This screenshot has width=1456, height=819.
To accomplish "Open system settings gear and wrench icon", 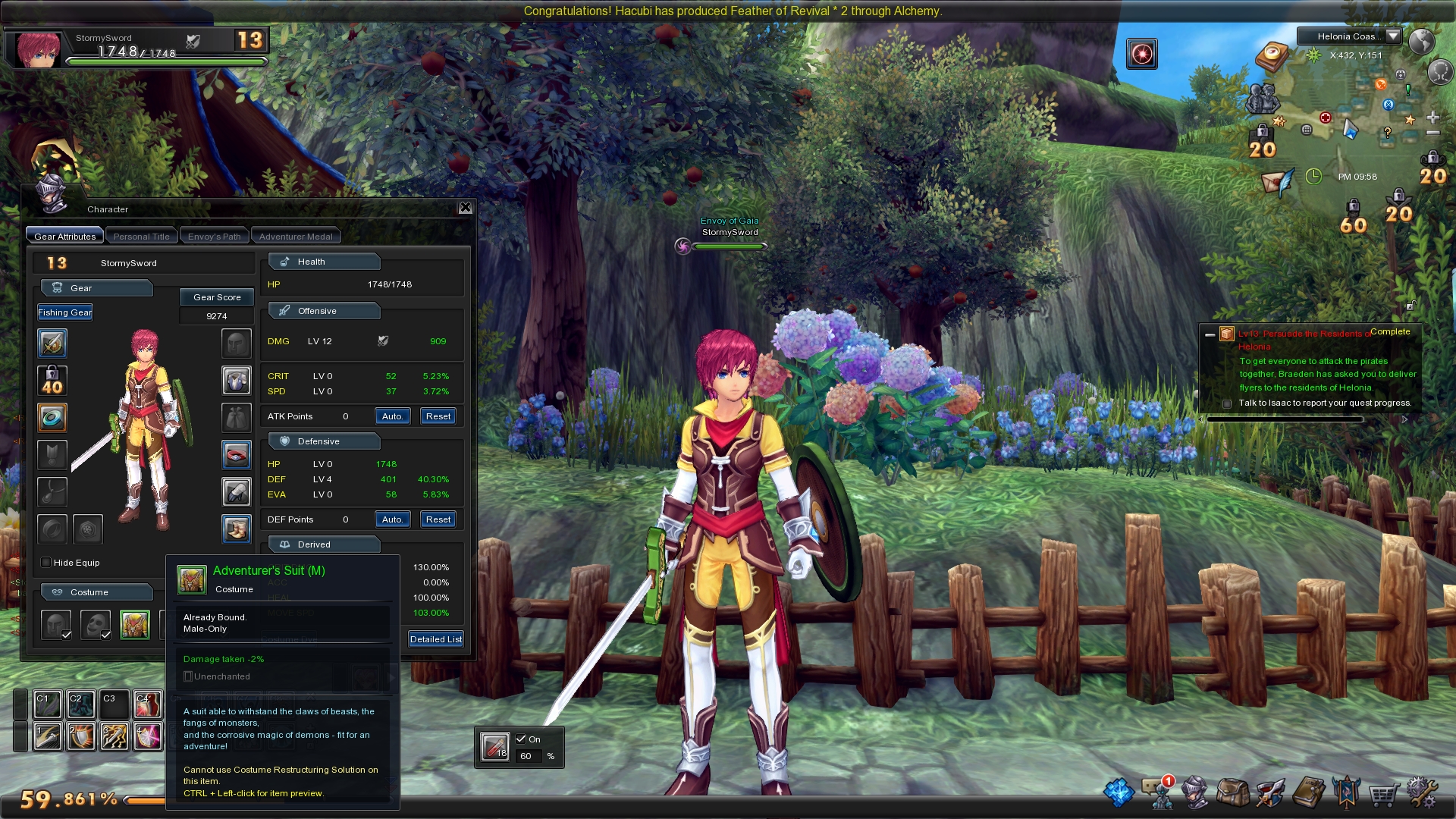I will (x=1421, y=793).
